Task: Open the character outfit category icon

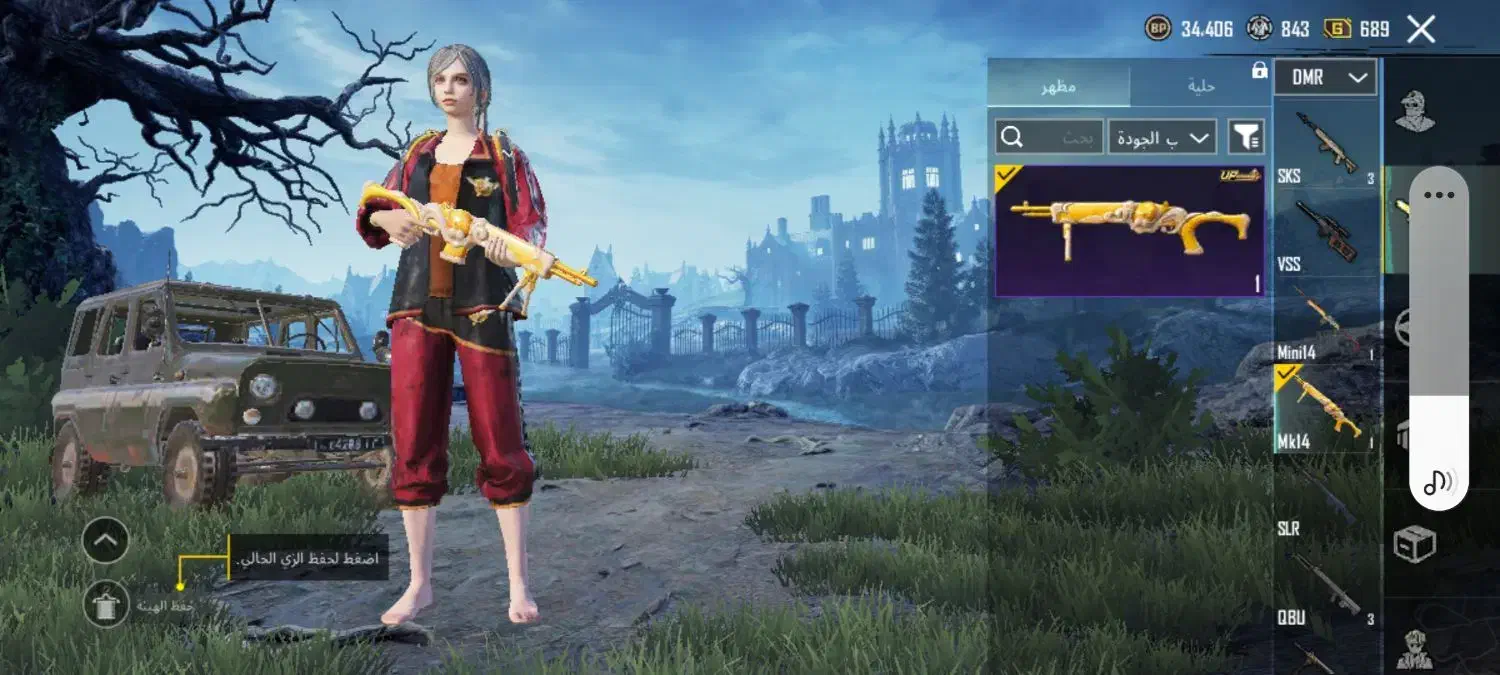Action: pos(1414,110)
